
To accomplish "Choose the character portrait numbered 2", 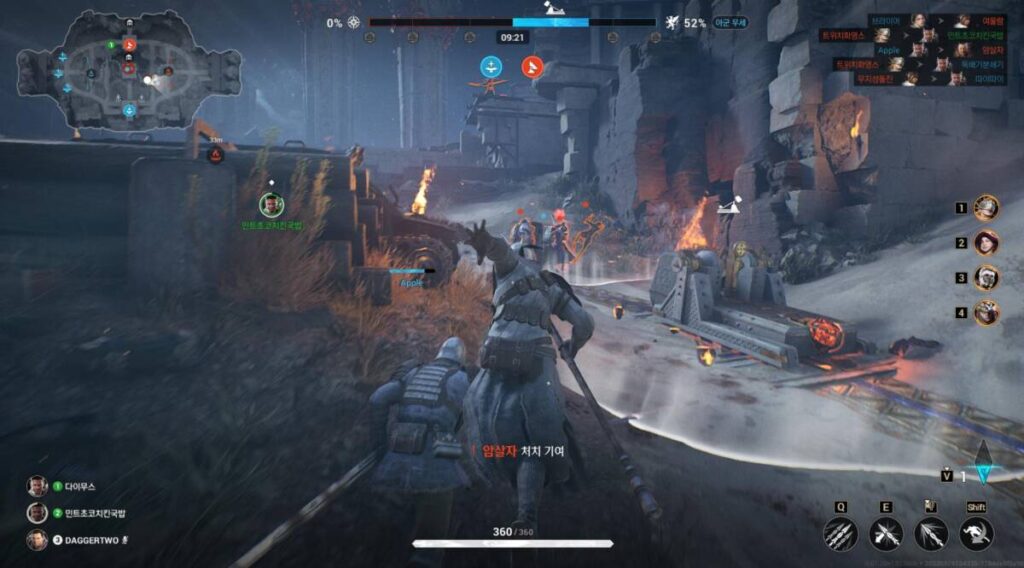I will click(987, 243).
